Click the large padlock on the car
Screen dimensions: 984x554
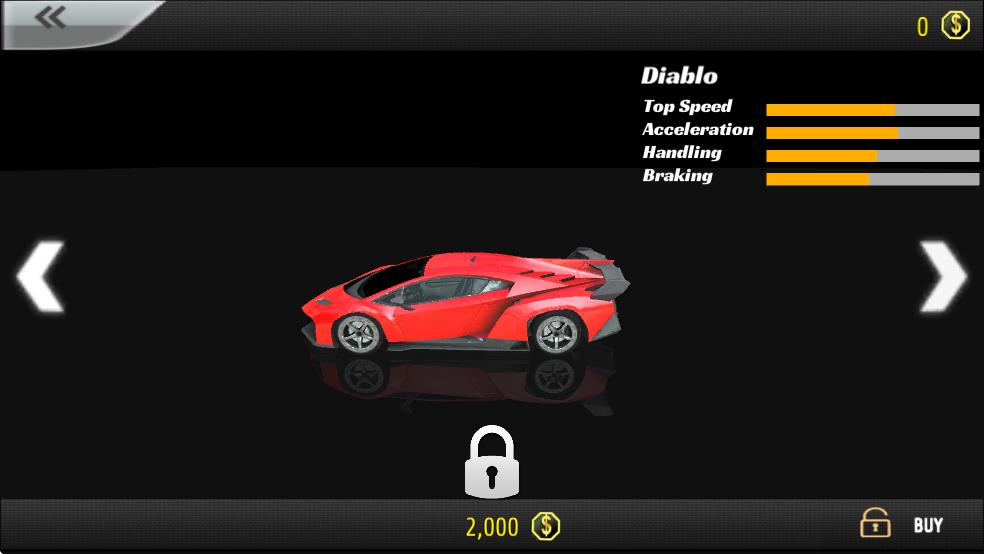click(x=492, y=462)
